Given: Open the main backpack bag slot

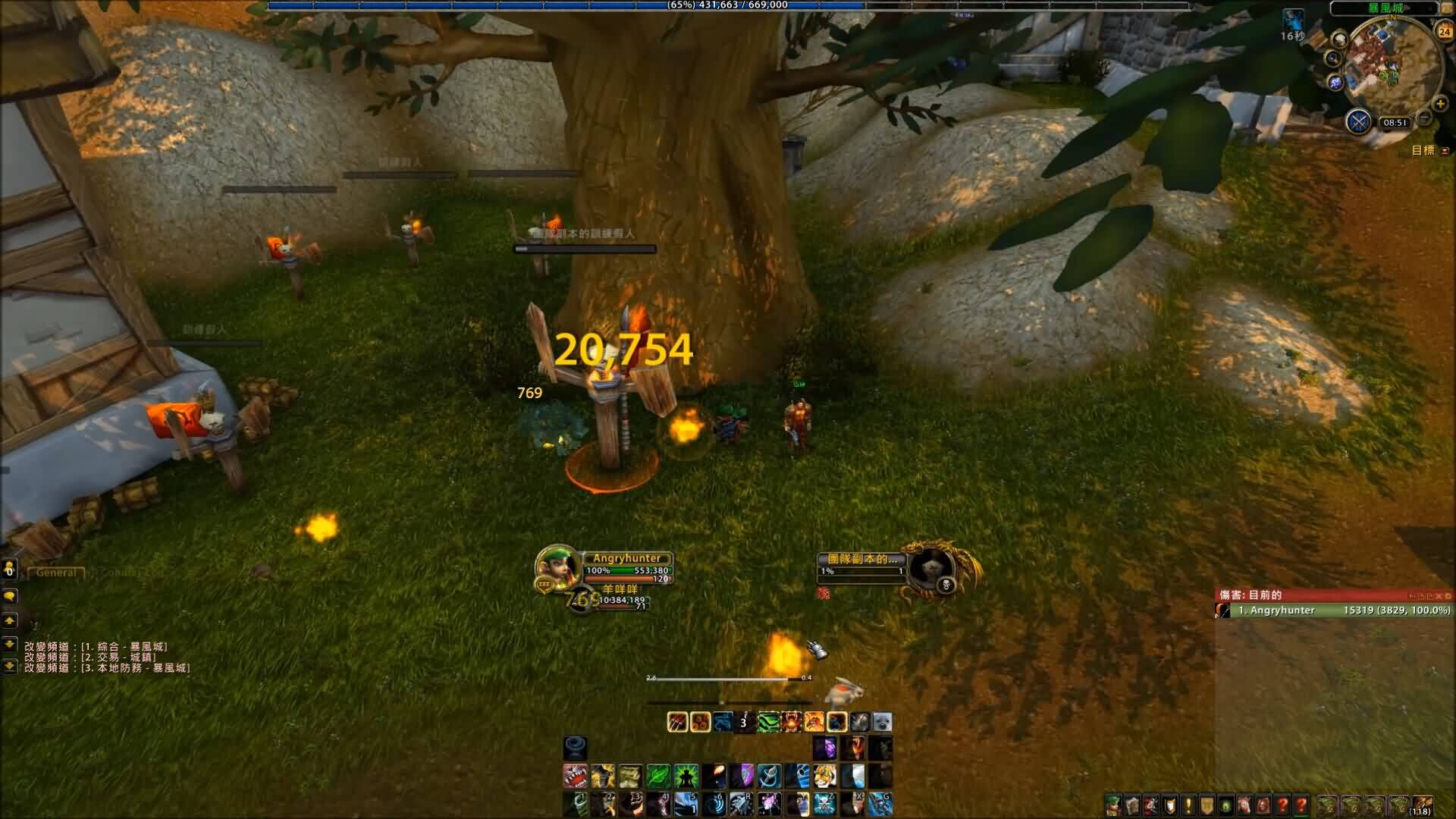Looking at the screenshot, I should (x=1423, y=805).
